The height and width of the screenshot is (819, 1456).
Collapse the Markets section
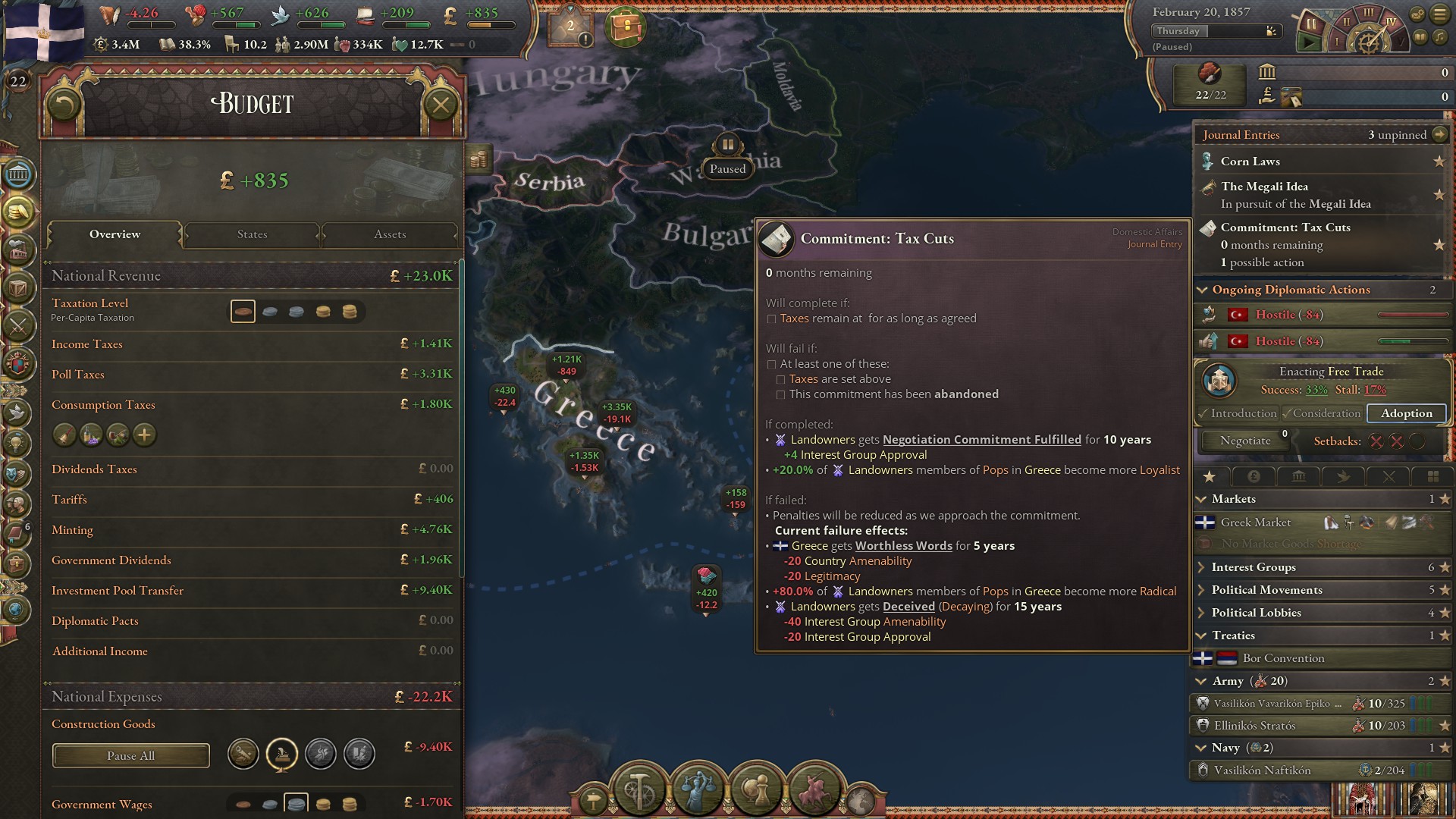coord(1200,499)
